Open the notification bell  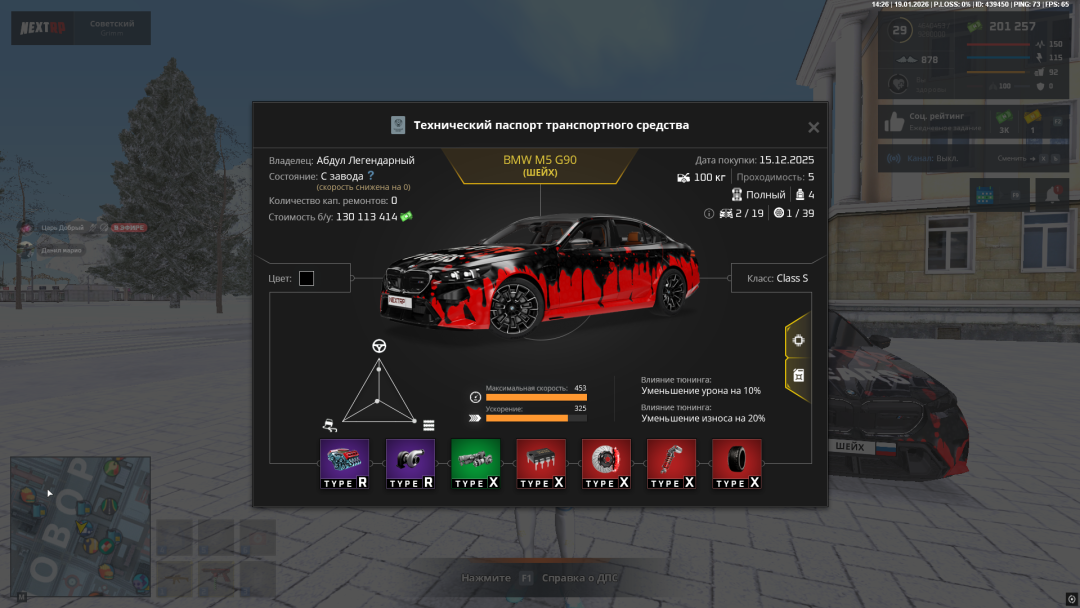click(1051, 194)
